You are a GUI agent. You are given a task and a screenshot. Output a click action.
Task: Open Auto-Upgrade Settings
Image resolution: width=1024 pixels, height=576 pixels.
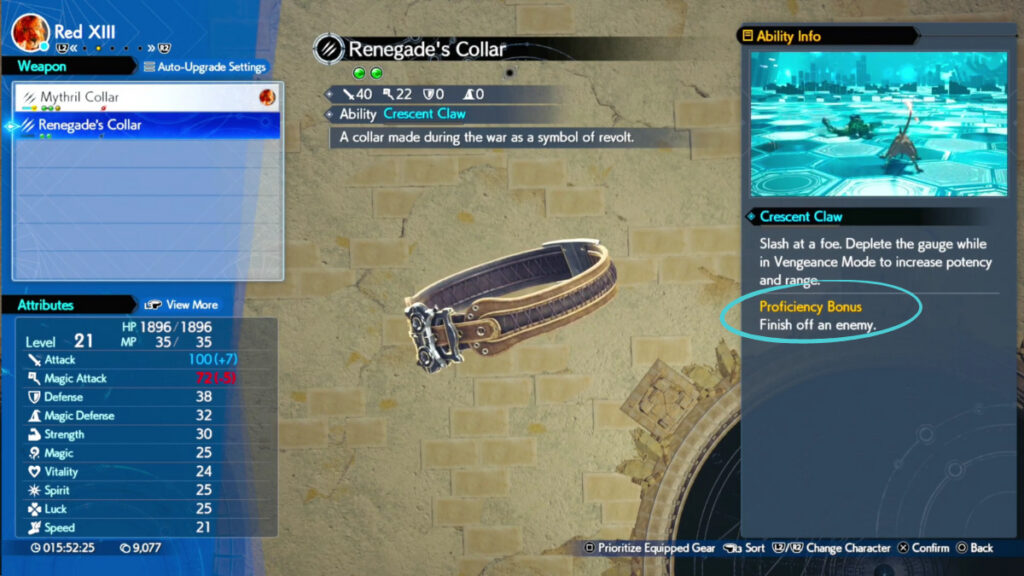[x=205, y=67]
